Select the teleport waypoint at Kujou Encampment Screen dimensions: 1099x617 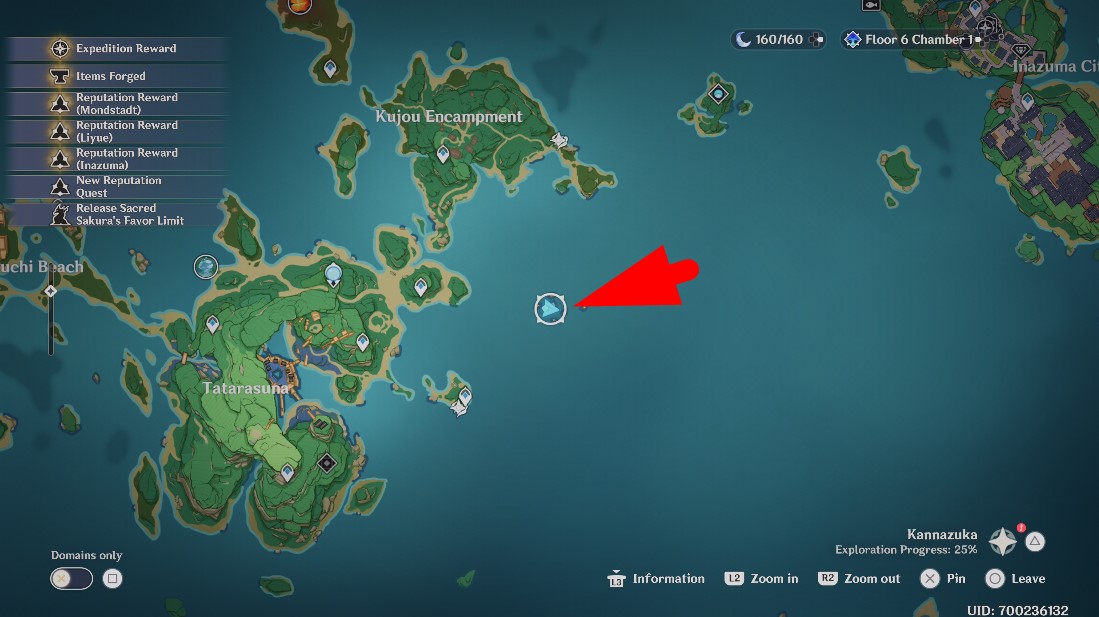[x=443, y=154]
